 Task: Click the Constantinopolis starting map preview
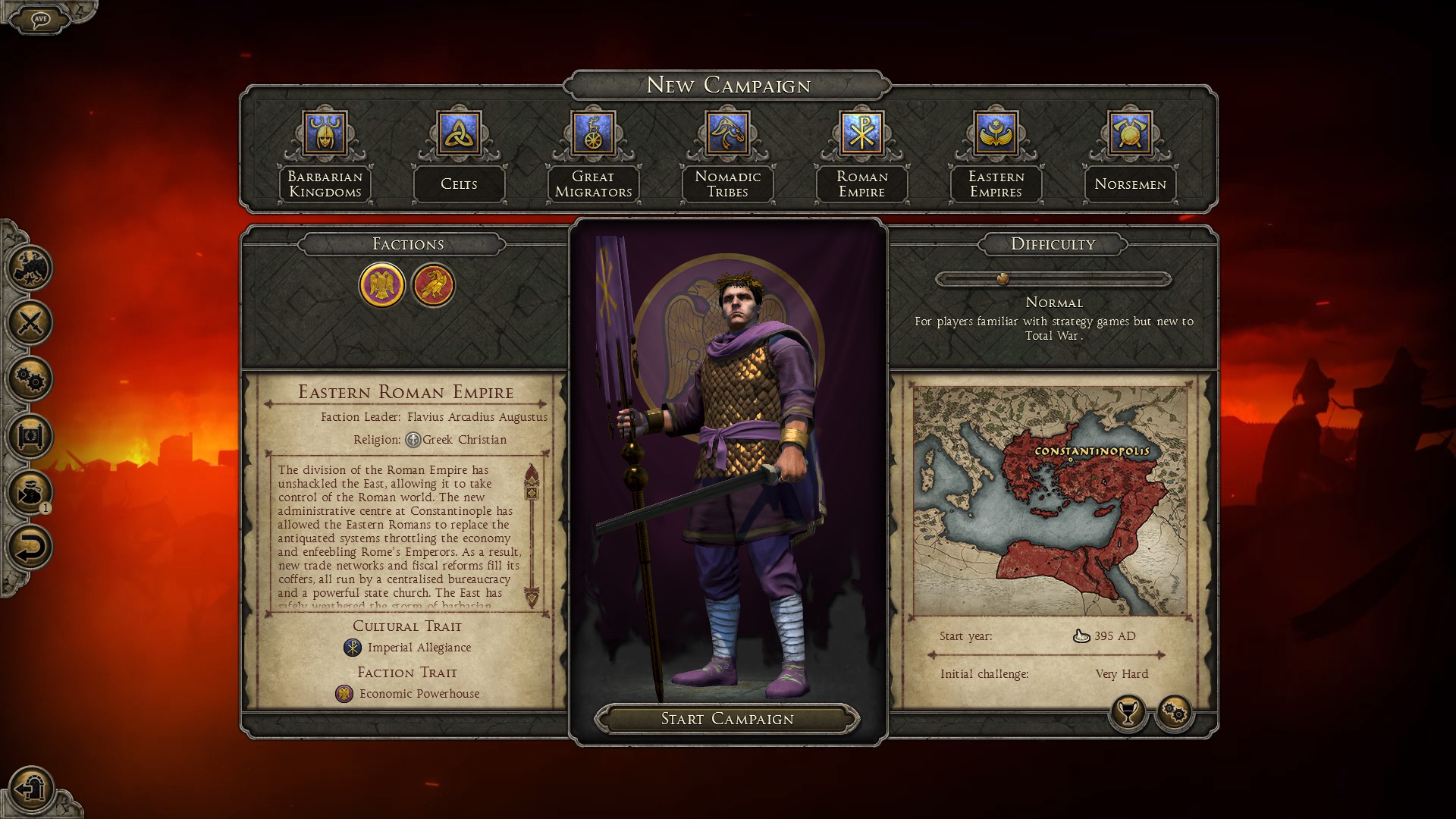pyautogui.click(x=1050, y=501)
